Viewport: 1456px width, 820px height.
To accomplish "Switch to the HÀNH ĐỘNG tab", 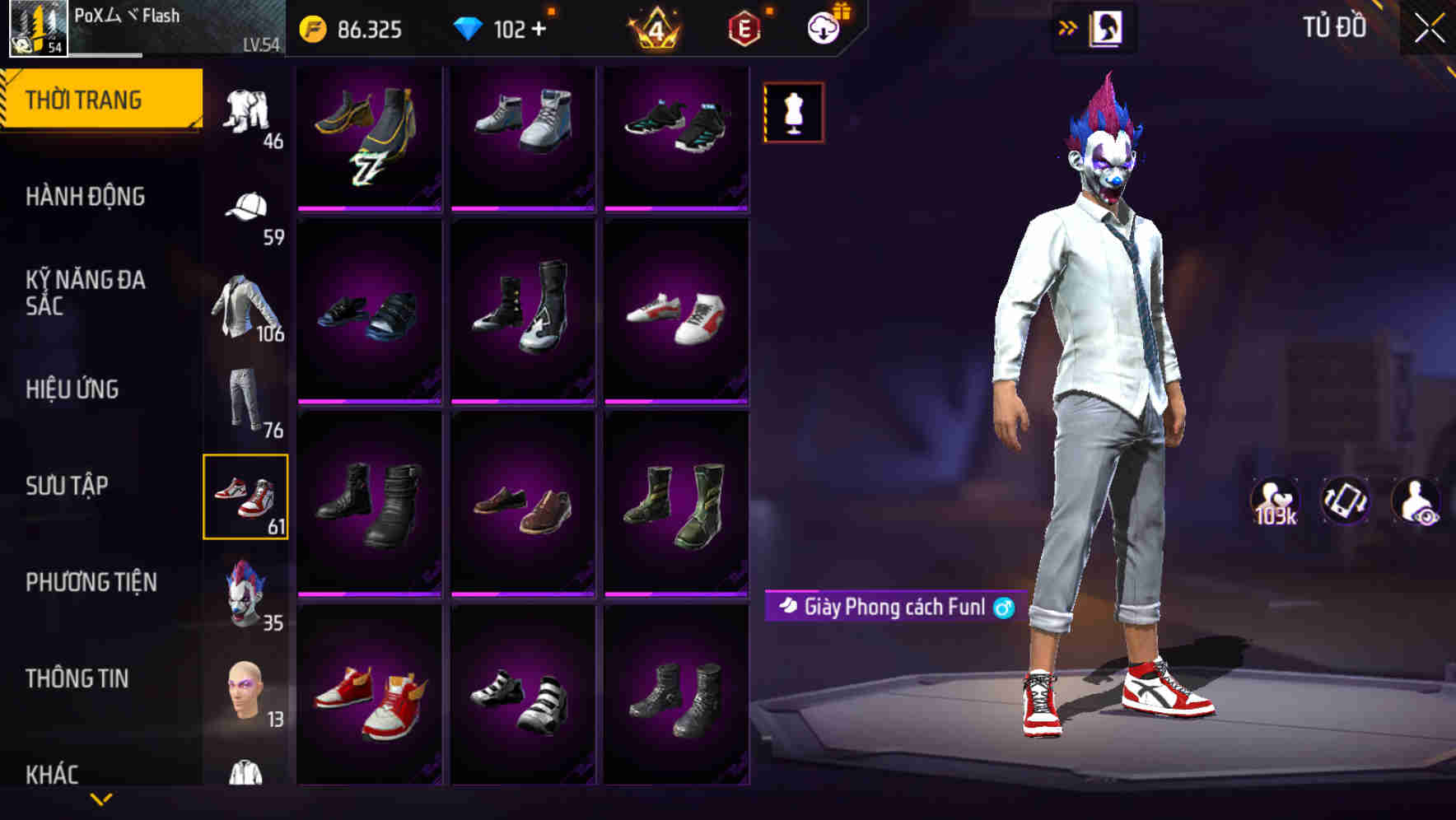I will (86, 197).
